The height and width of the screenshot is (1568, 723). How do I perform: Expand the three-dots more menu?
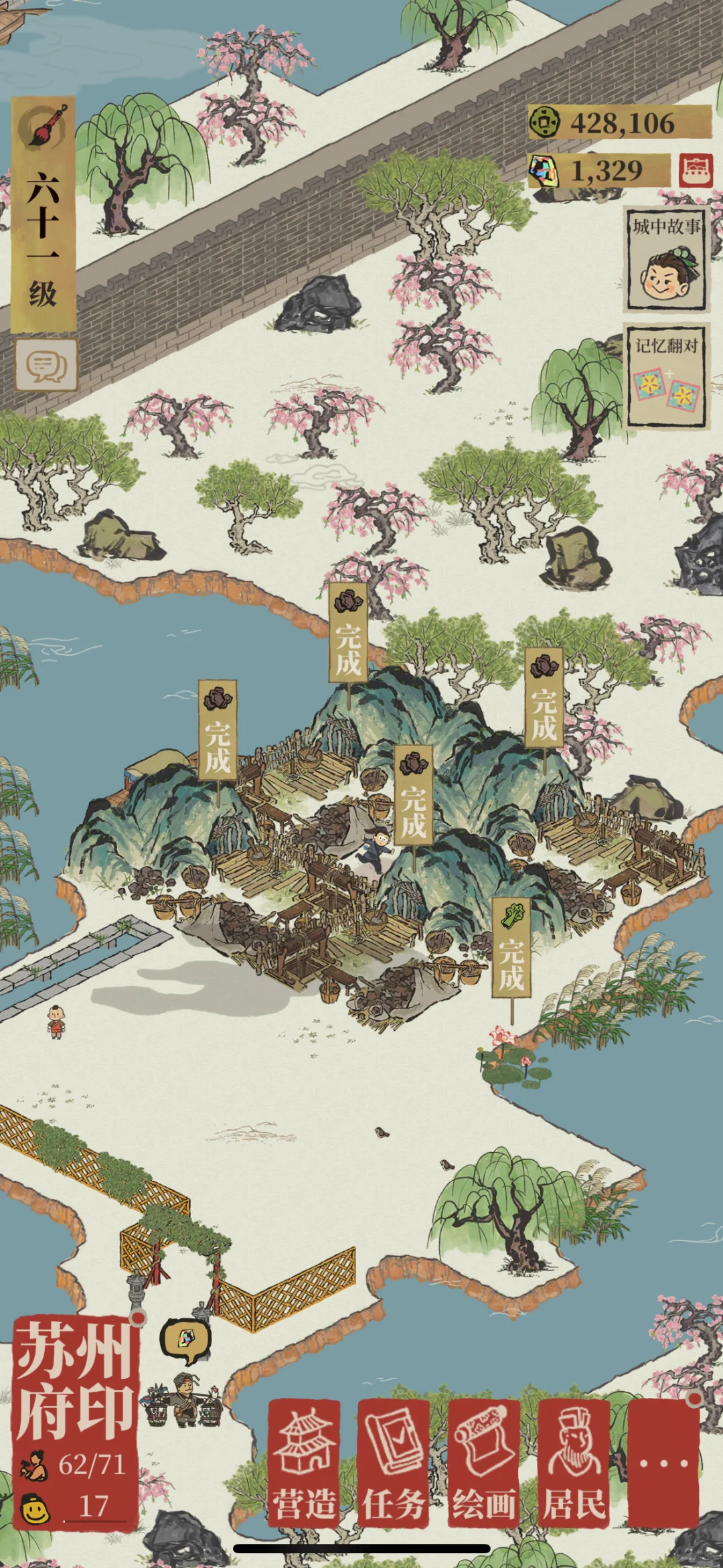pos(663,1463)
